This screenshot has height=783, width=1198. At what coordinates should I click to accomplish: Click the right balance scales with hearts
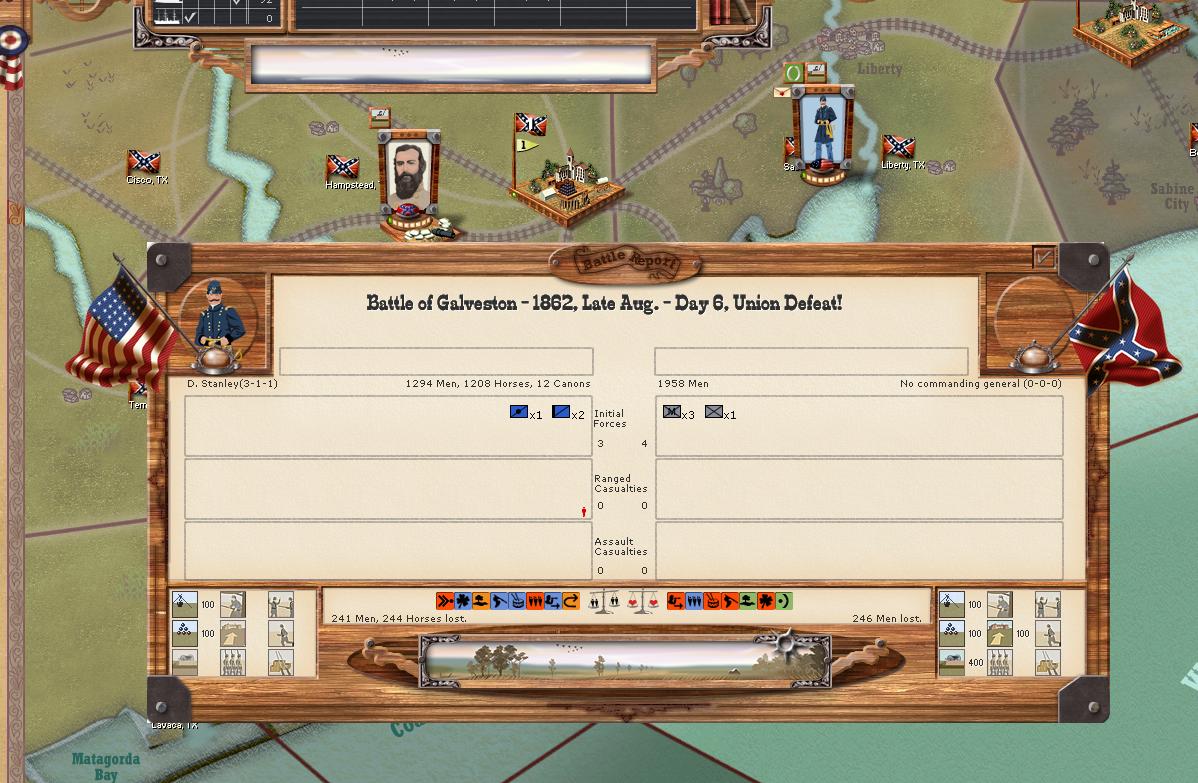(x=643, y=602)
